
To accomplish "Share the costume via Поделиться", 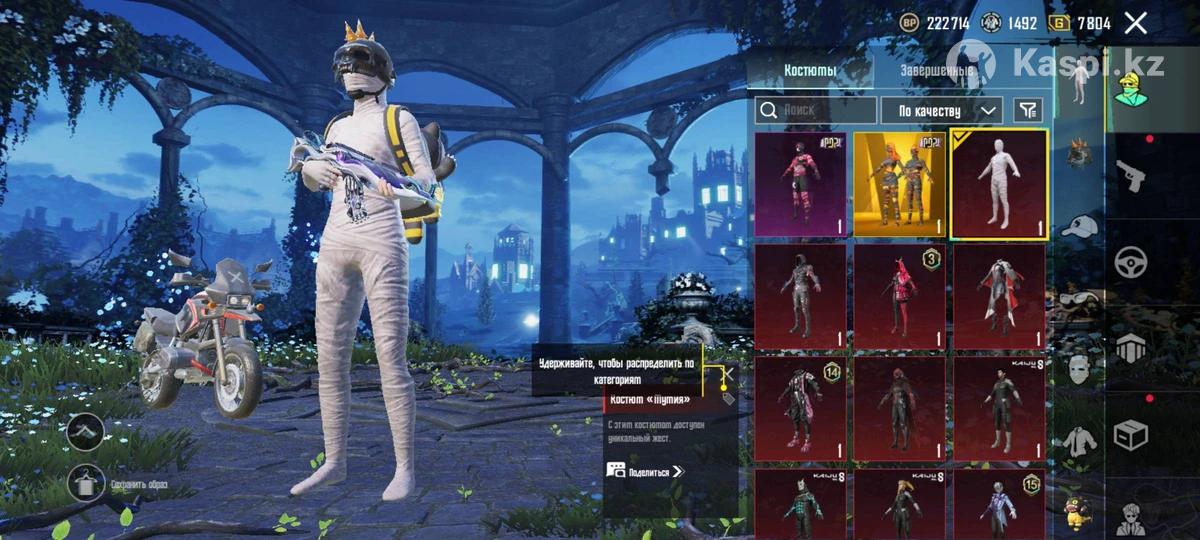I will coord(645,471).
